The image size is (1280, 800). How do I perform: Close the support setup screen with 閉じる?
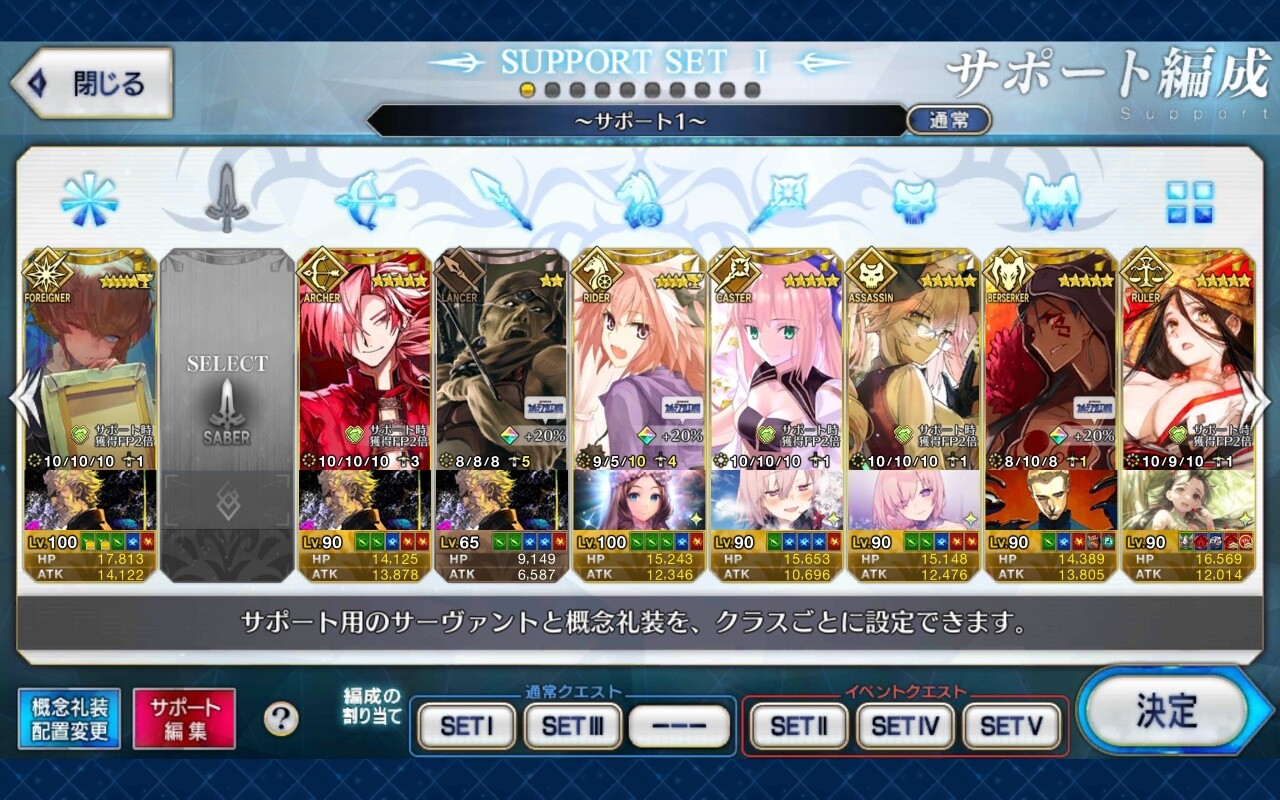point(92,84)
